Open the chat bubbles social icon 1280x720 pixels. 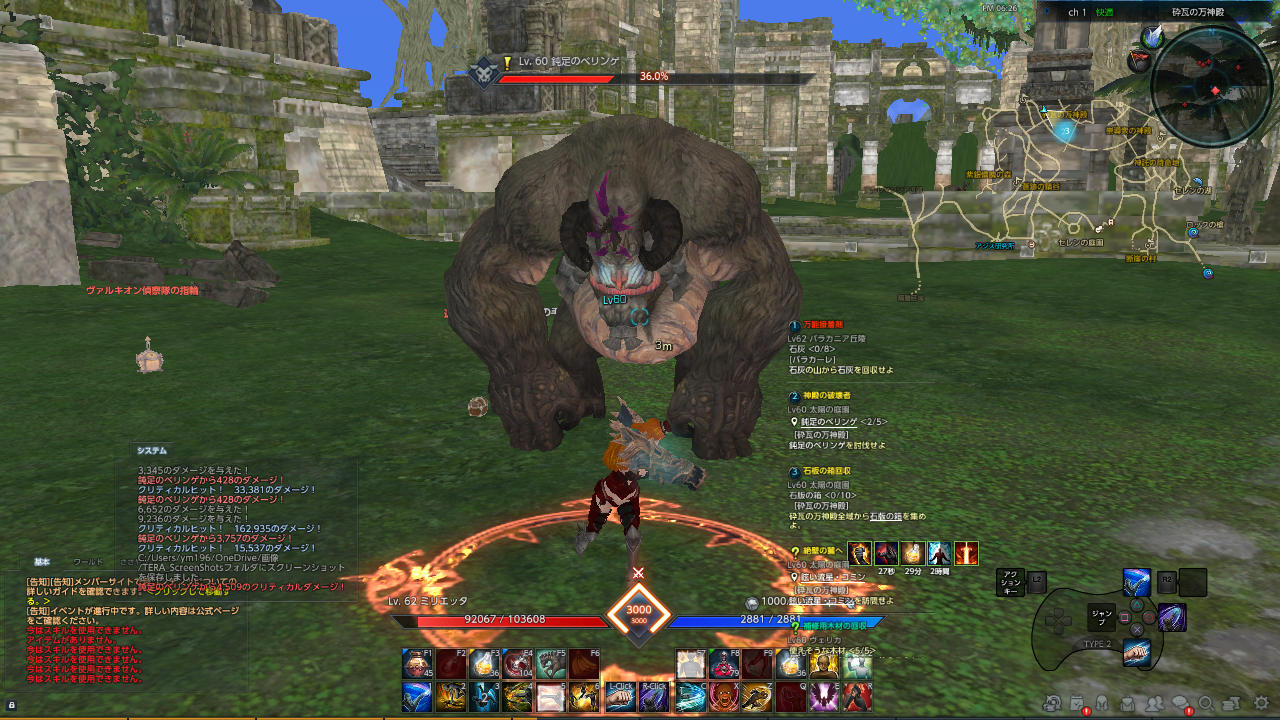tap(1181, 704)
